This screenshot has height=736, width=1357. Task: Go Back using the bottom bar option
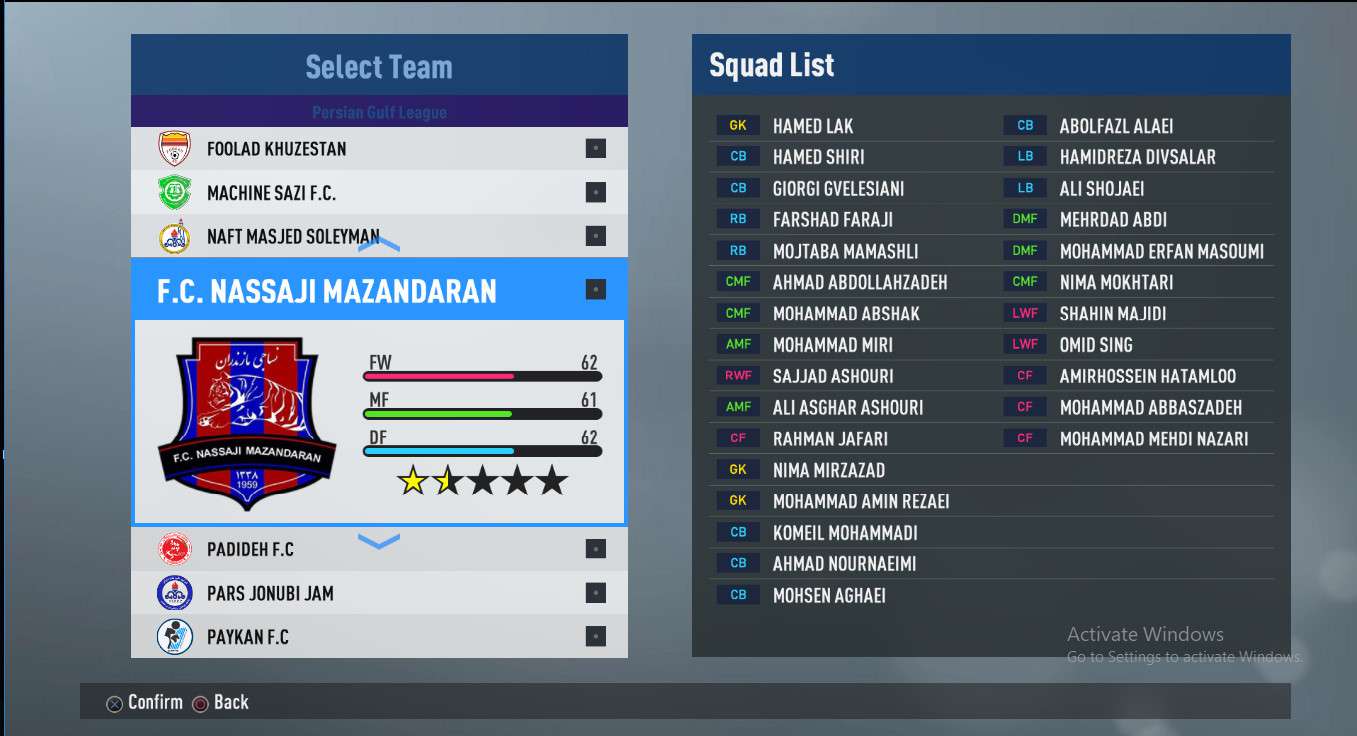pos(220,702)
